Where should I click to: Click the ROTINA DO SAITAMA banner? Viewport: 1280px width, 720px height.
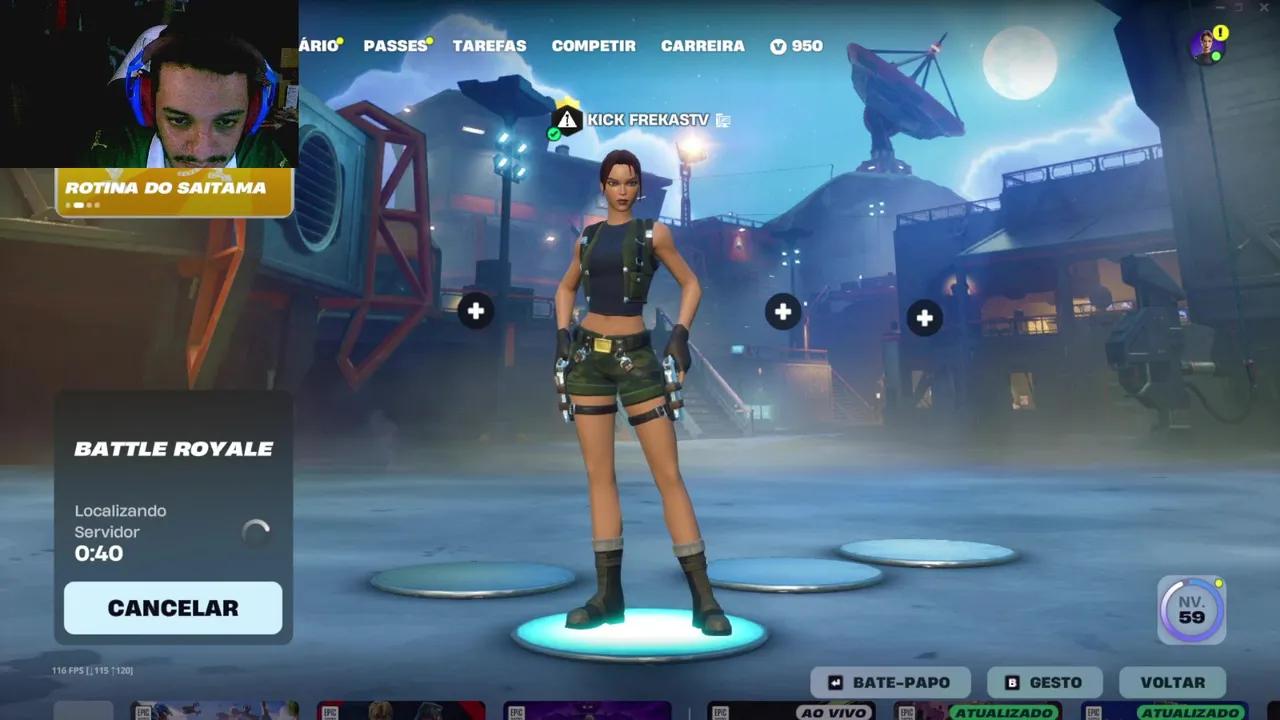[x=172, y=186]
